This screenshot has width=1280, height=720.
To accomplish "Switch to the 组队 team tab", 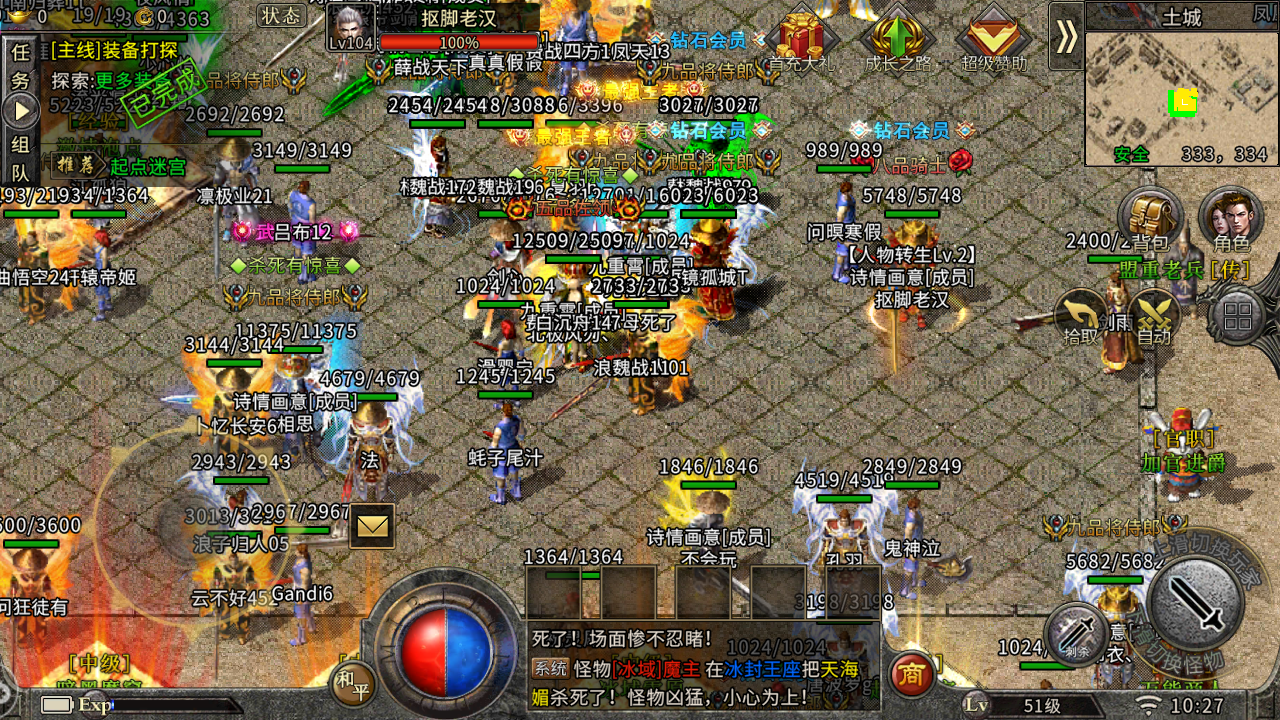I will point(20,158).
